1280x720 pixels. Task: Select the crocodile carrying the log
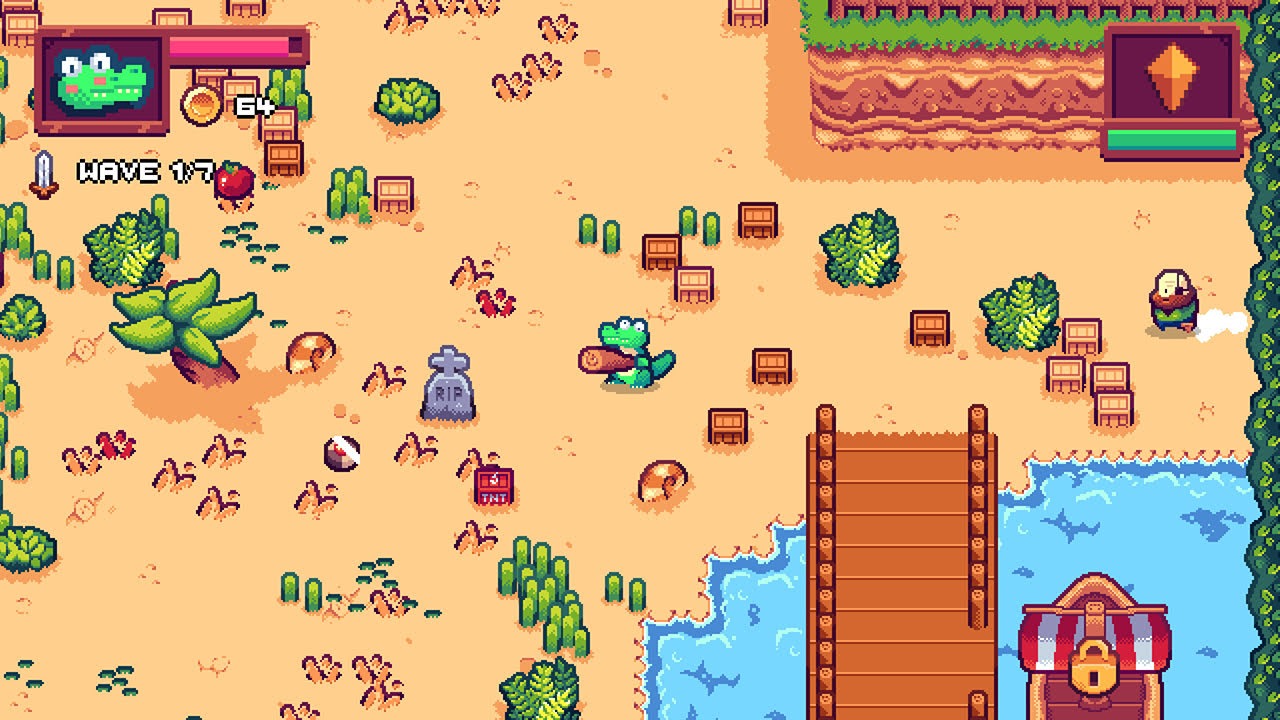(625, 350)
